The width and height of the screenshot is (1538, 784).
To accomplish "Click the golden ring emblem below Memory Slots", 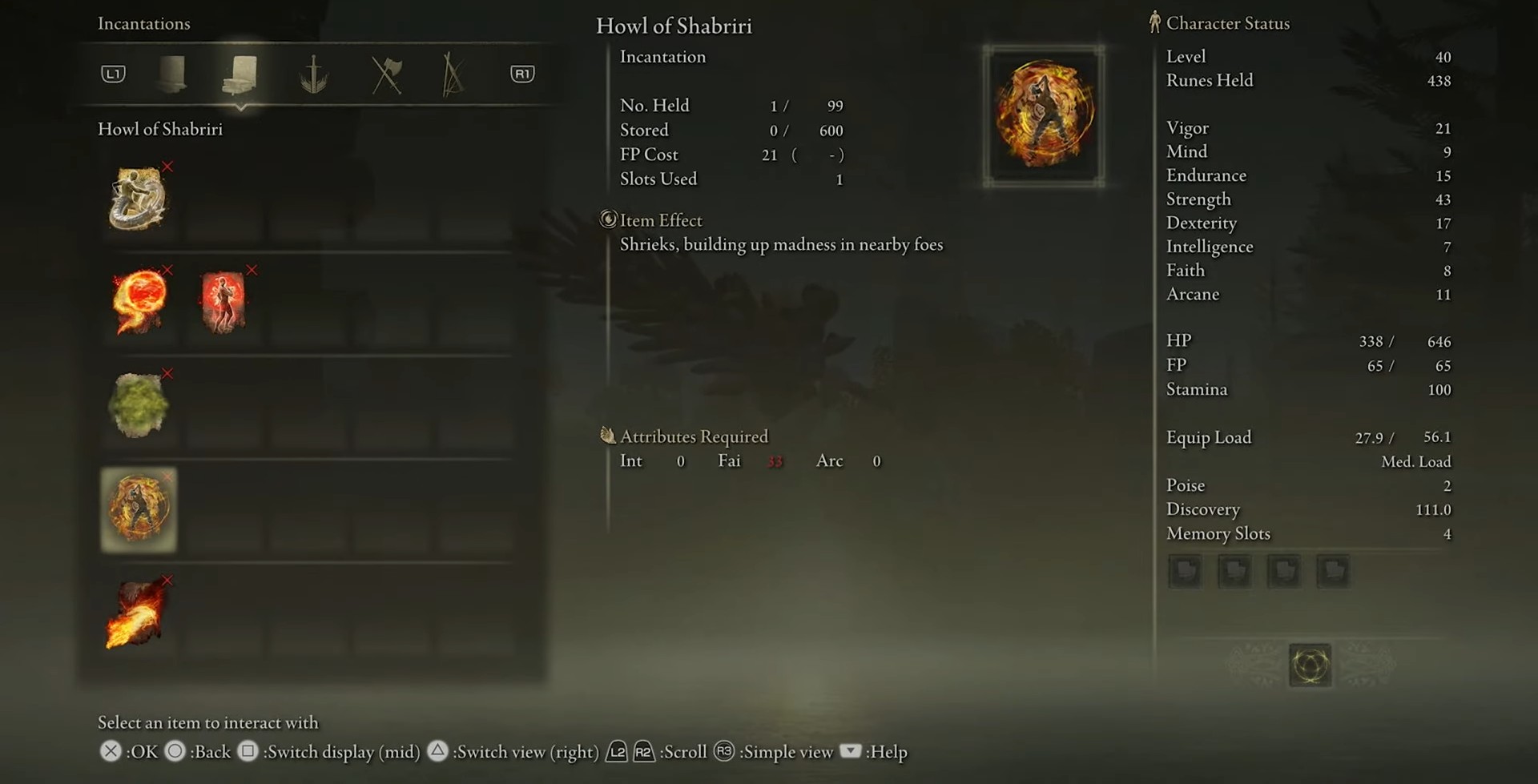I will coord(1310,665).
